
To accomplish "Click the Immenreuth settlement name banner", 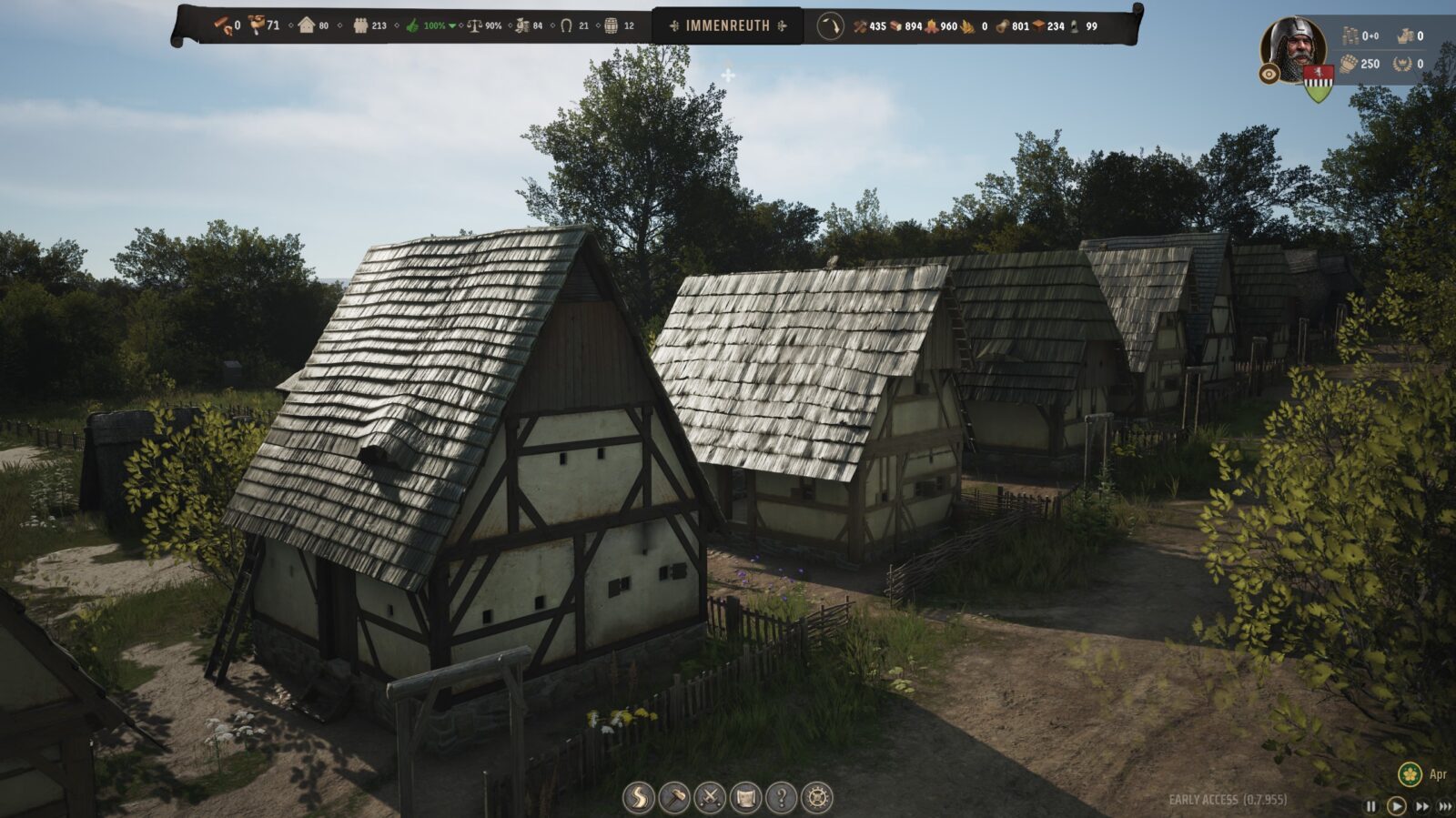I will coord(727,25).
